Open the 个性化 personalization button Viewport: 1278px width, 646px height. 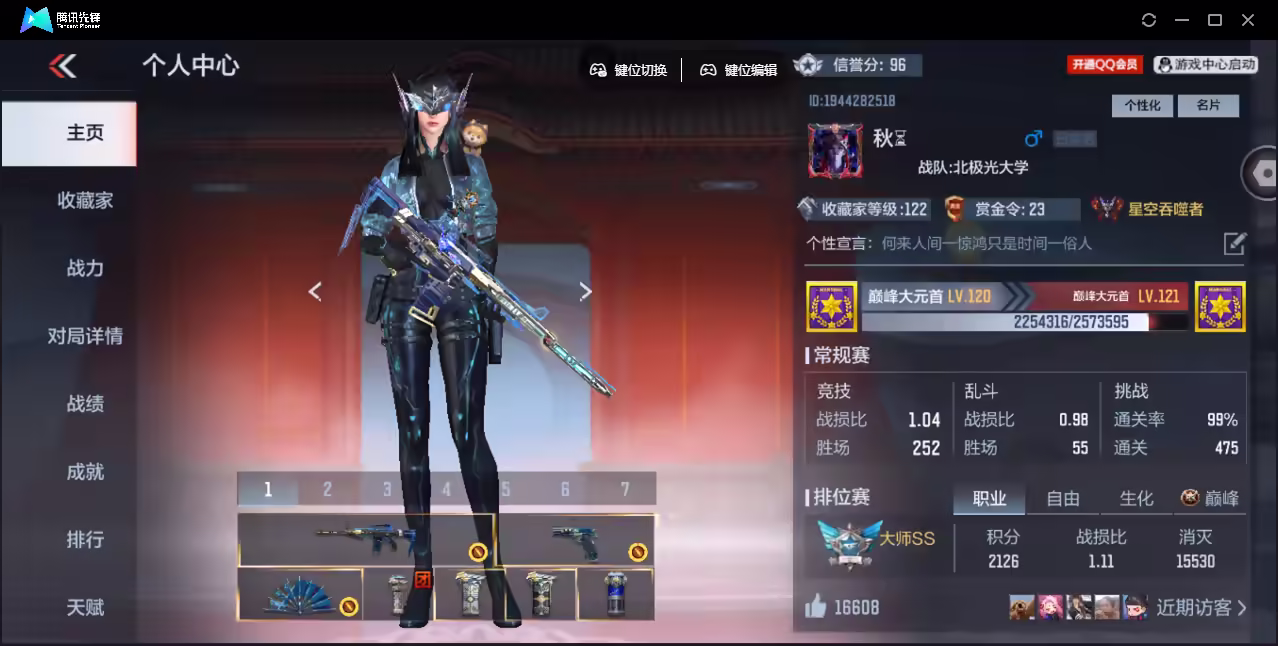1142,105
